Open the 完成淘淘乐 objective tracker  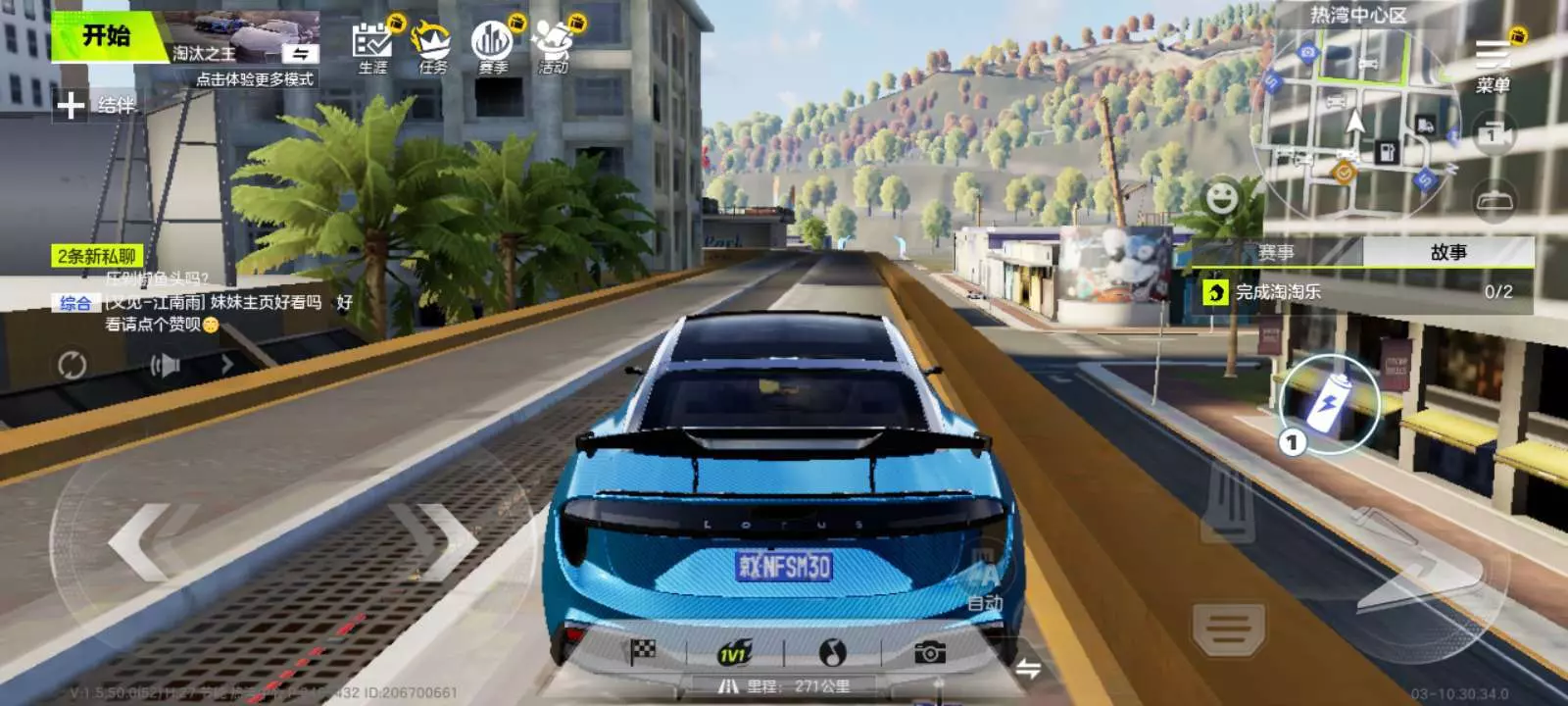(x=1362, y=292)
